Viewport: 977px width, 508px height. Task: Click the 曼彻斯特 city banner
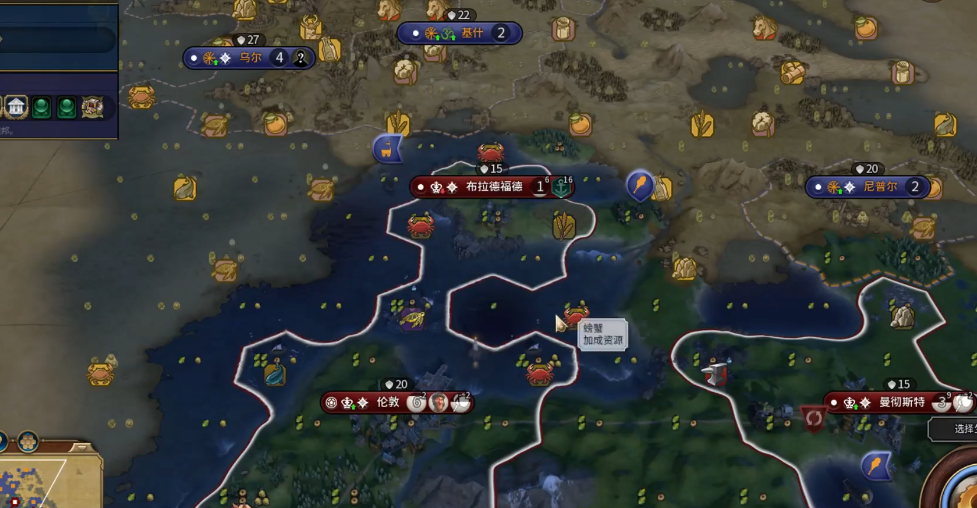887,402
